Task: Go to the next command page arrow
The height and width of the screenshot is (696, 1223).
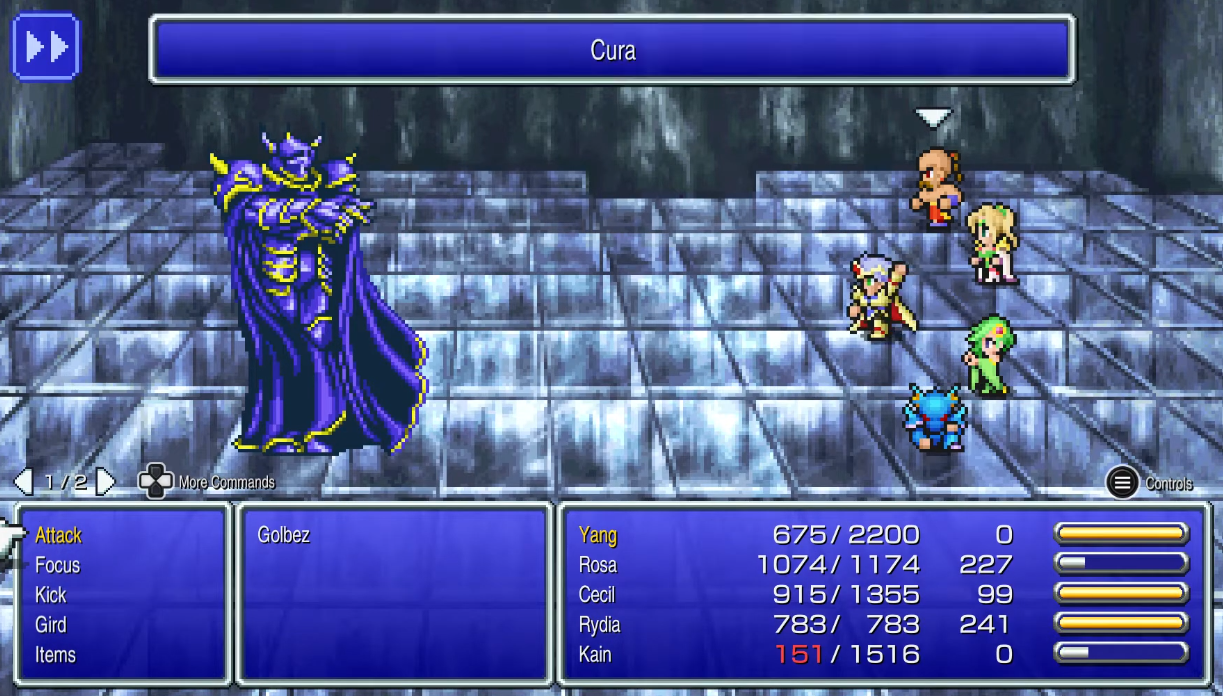Action: pos(106,482)
